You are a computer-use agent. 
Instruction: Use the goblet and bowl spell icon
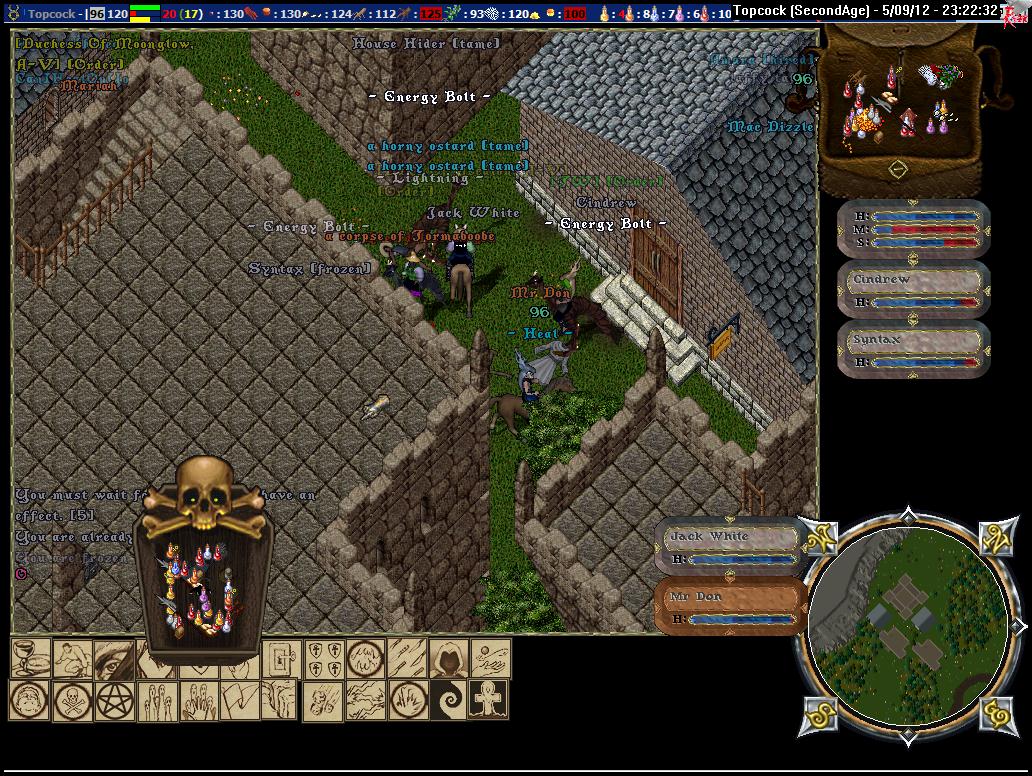pyautogui.click(x=31, y=658)
